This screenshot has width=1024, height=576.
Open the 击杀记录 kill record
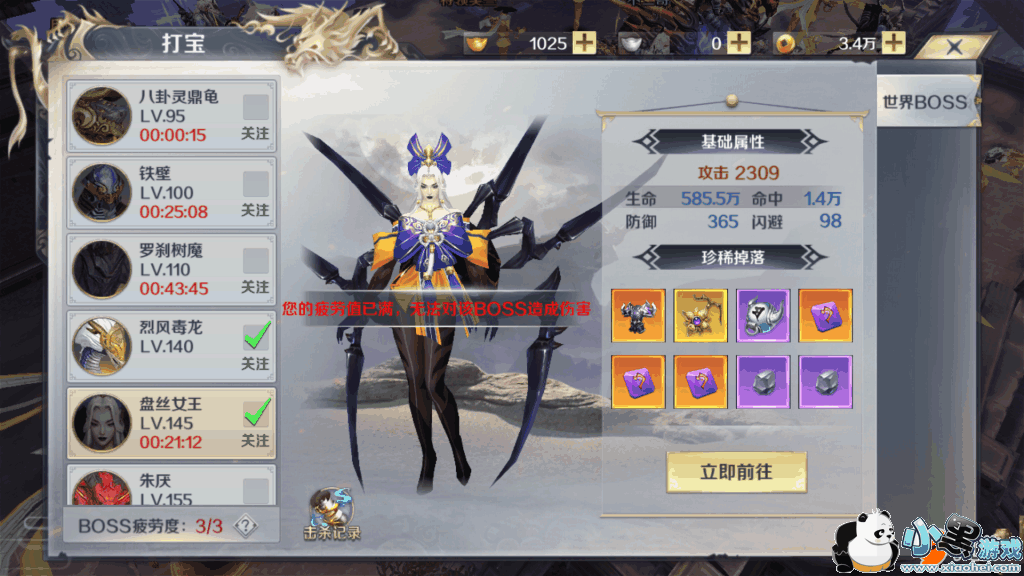point(331,514)
